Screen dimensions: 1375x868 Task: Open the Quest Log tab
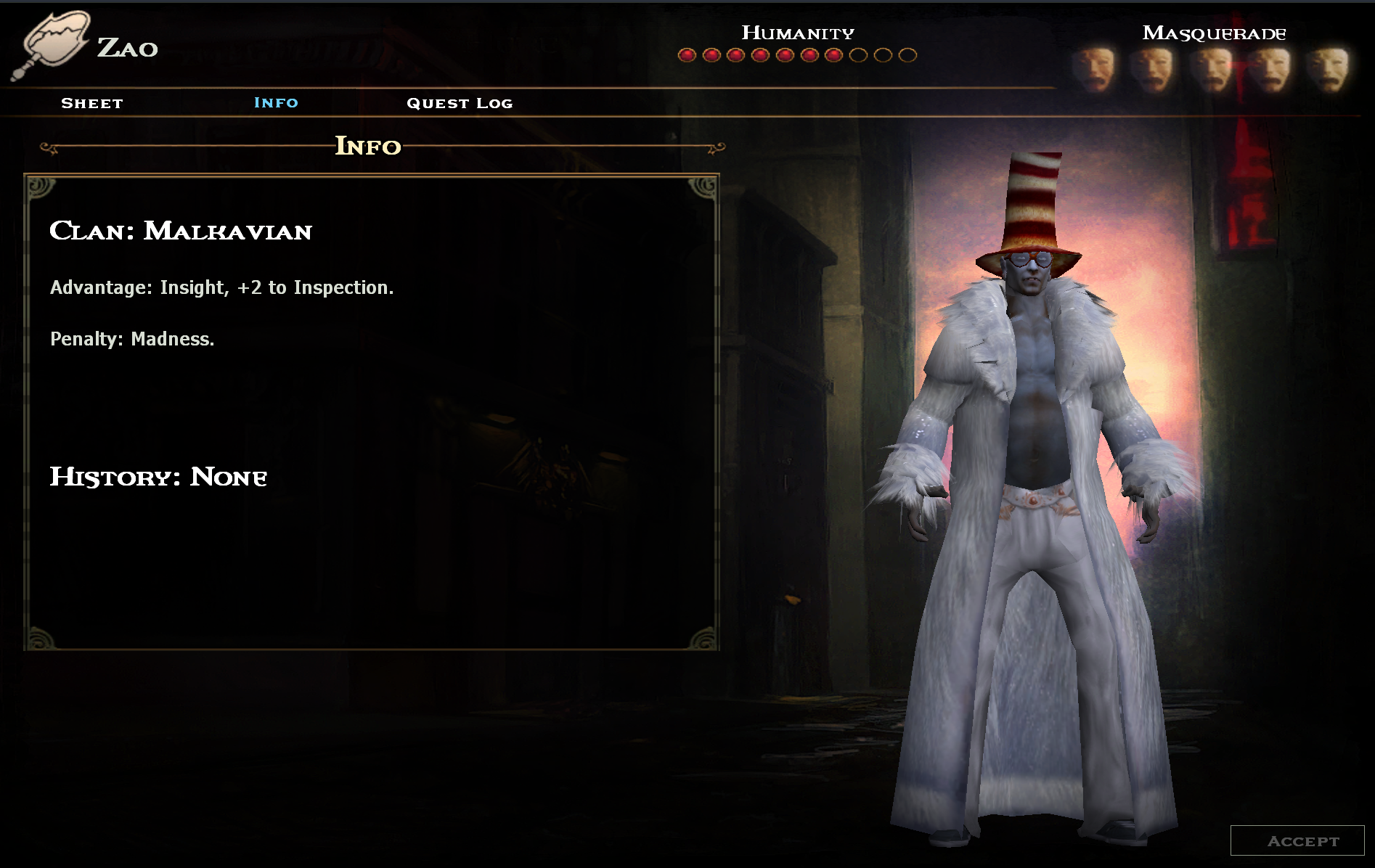[x=460, y=103]
